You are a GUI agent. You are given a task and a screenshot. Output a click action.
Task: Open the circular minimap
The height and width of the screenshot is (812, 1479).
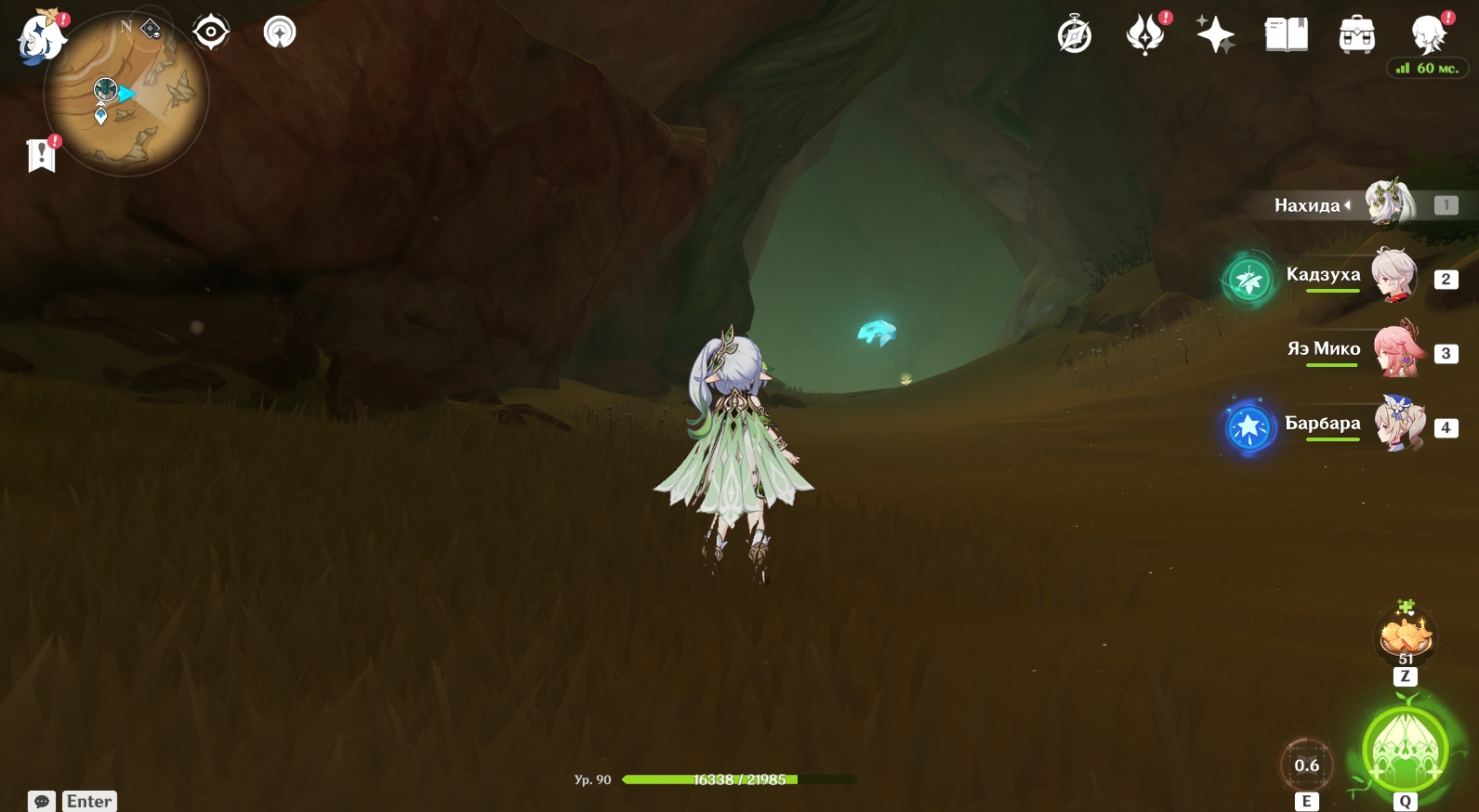pos(126,94)
